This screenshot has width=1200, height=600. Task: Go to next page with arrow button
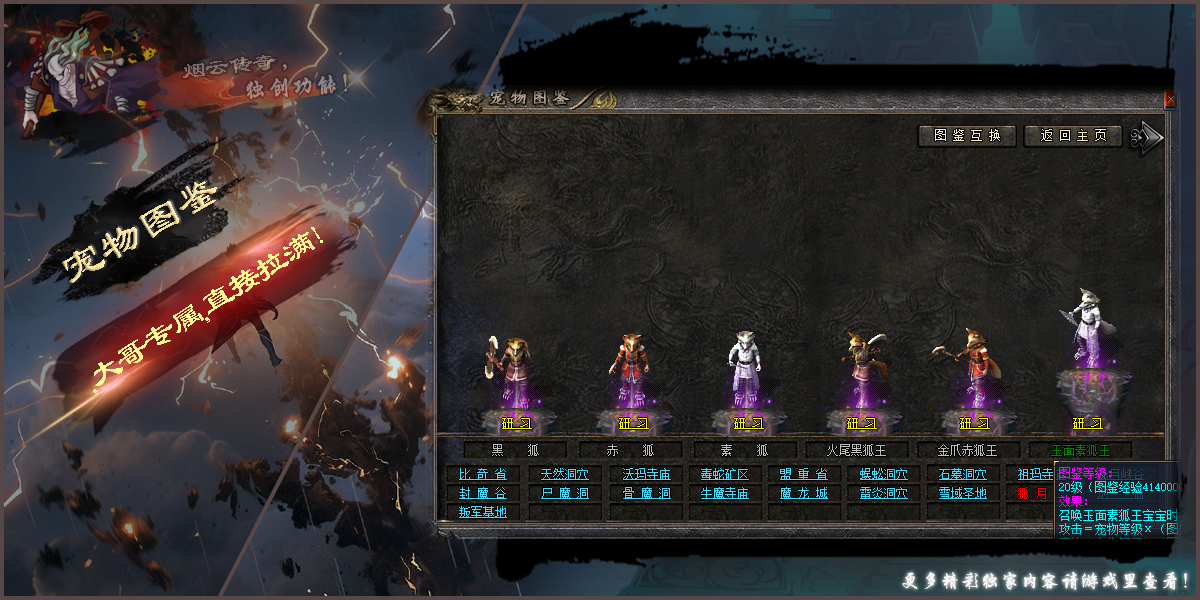pyautogui.click(x=1147, y=138)
